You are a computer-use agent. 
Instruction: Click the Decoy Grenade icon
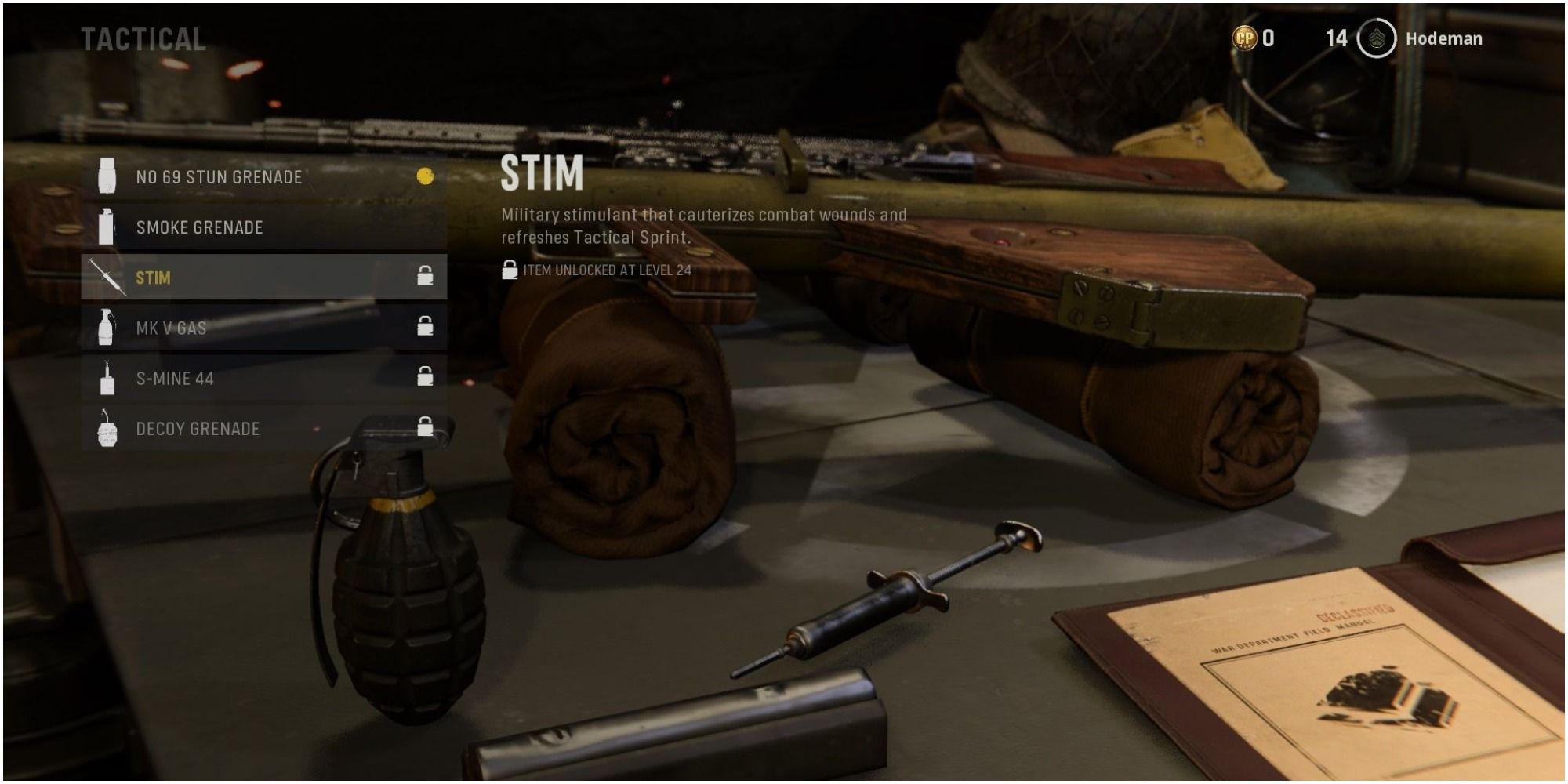tap(106, 430)
